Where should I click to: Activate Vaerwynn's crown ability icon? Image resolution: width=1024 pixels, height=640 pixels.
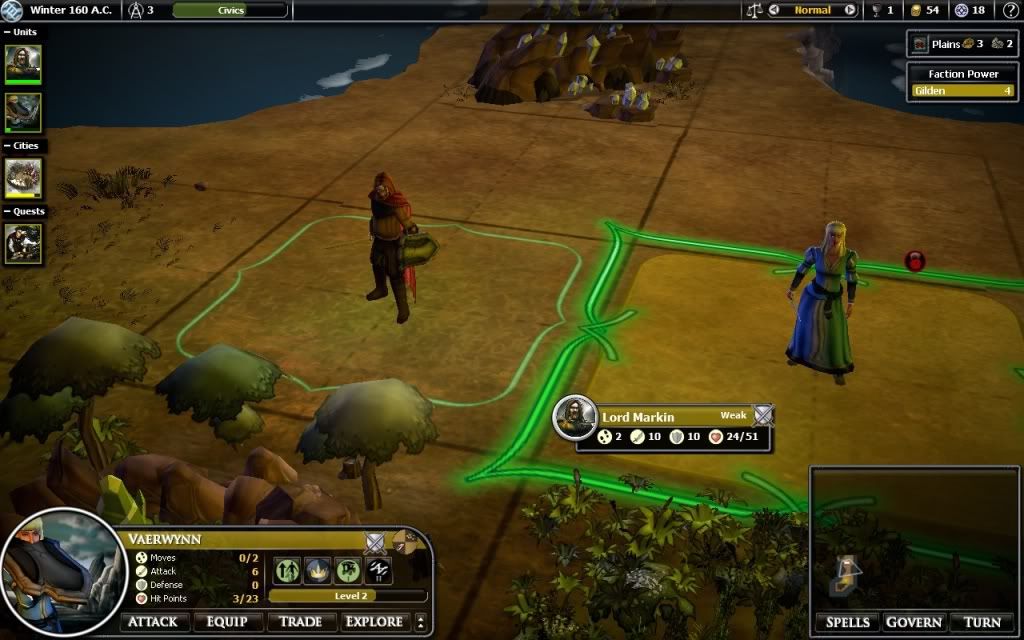pos(317,570)
